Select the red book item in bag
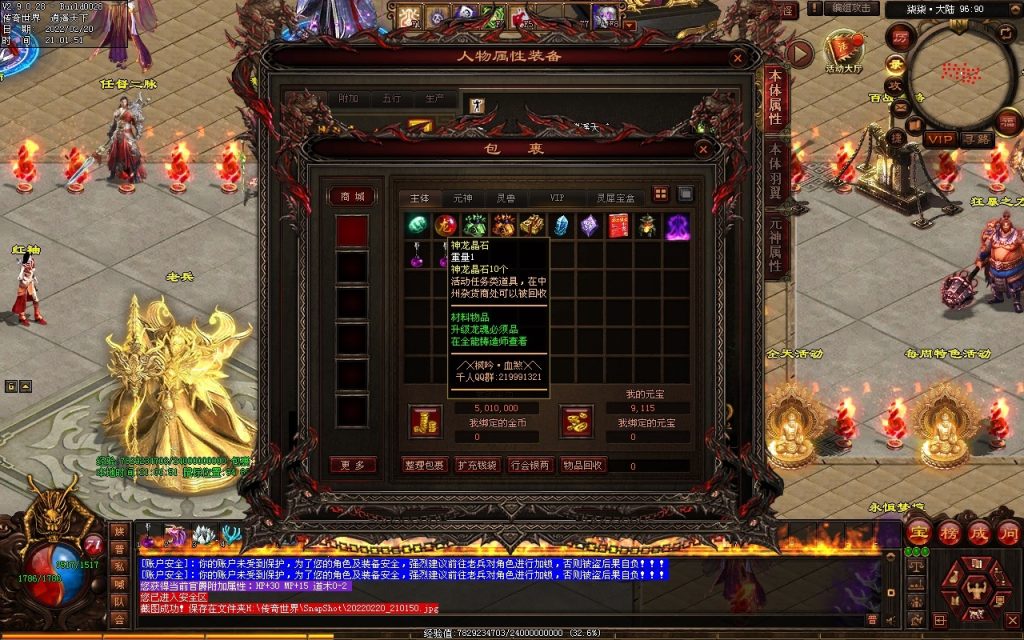This screenshot has width=1024, height=640. pos(617,226)
